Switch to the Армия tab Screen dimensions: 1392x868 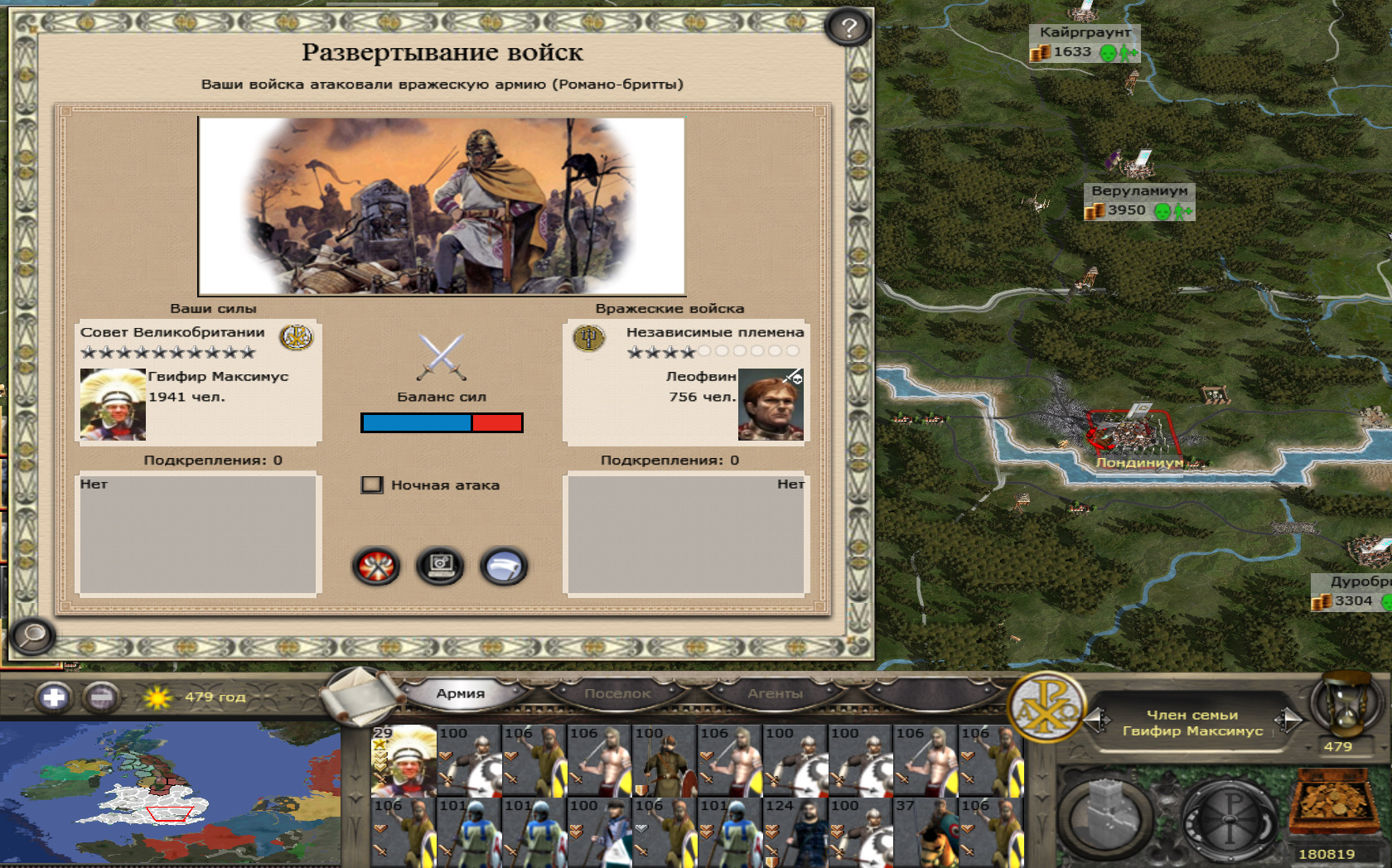click(x=460, y=694)
